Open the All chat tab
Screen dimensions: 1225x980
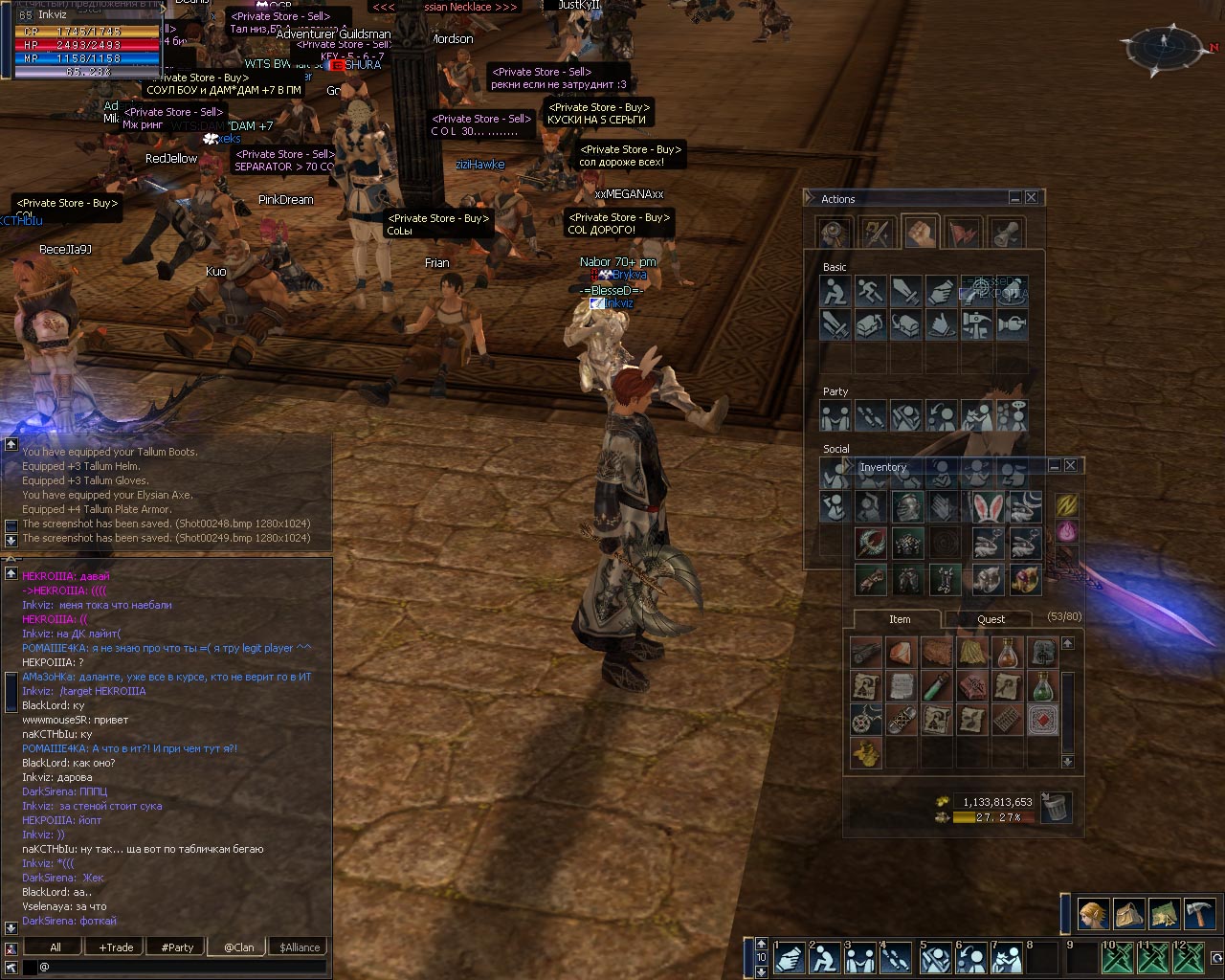56,947
